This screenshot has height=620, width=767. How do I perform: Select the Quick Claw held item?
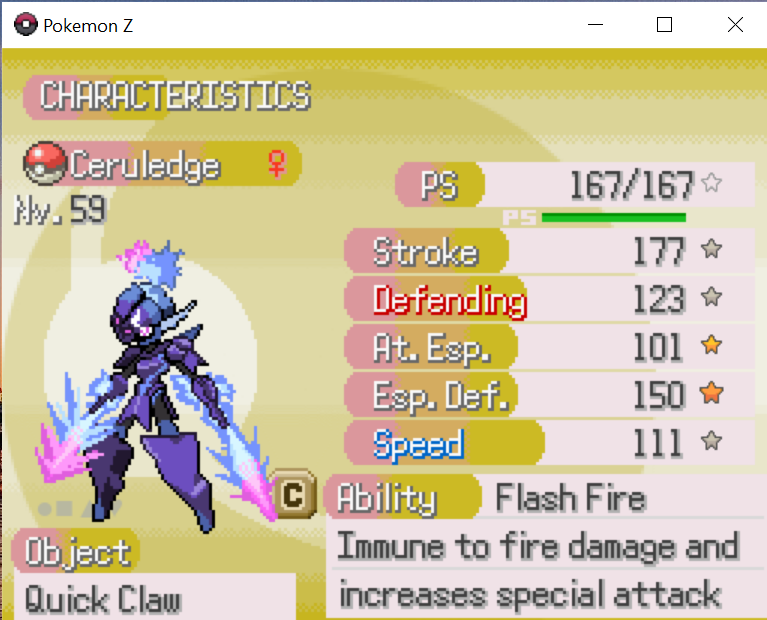[103, 599]
